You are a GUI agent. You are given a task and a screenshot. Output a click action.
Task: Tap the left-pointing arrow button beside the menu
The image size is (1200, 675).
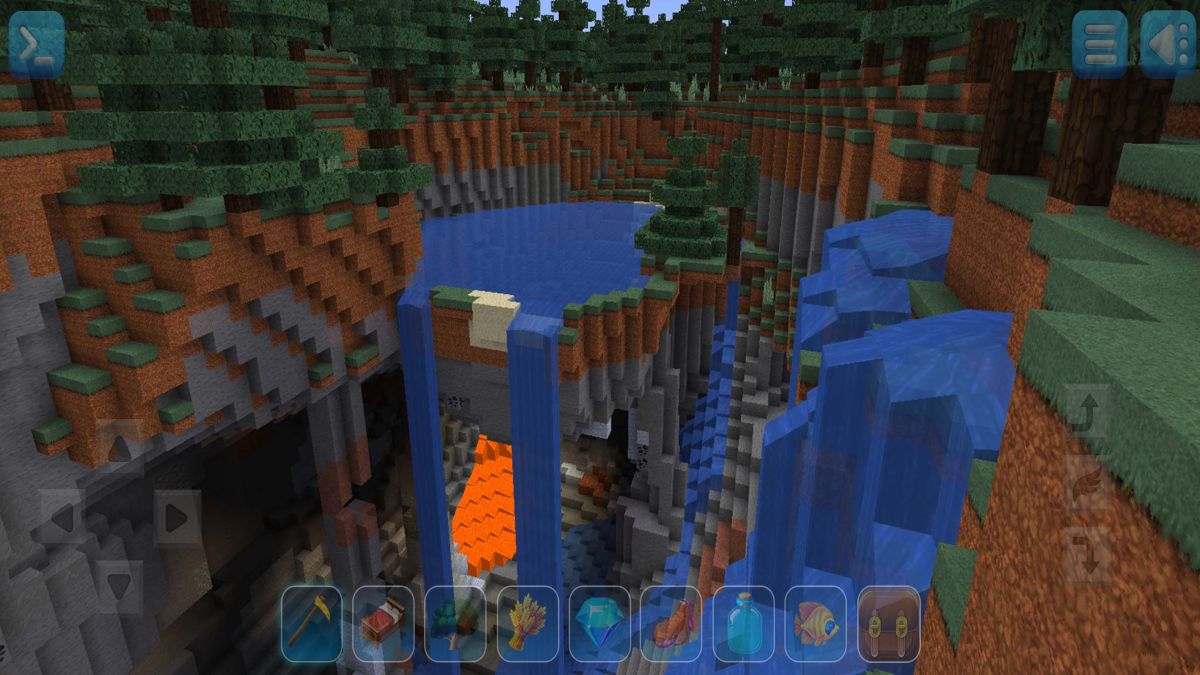point(1166,43)
